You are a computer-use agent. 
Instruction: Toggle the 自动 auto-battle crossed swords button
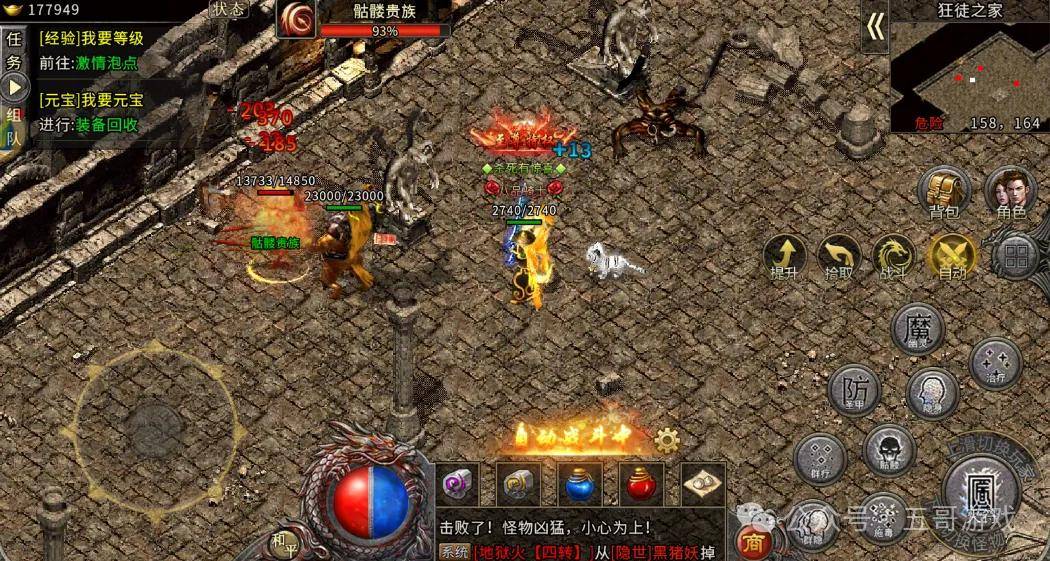[x=950, y=256]
